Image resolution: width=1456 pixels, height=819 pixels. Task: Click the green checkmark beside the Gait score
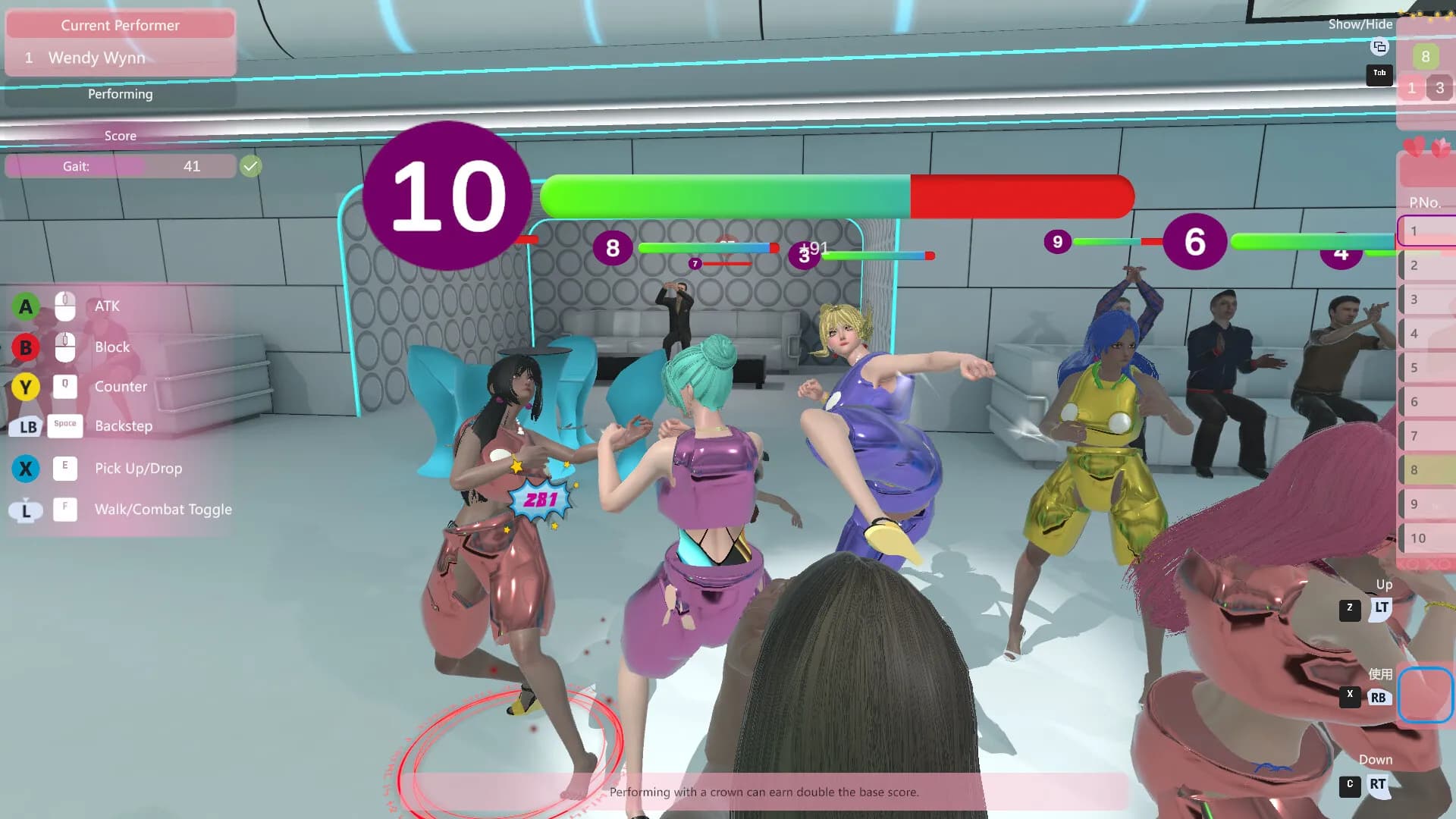pyautogui.click(x=251, y=166)
